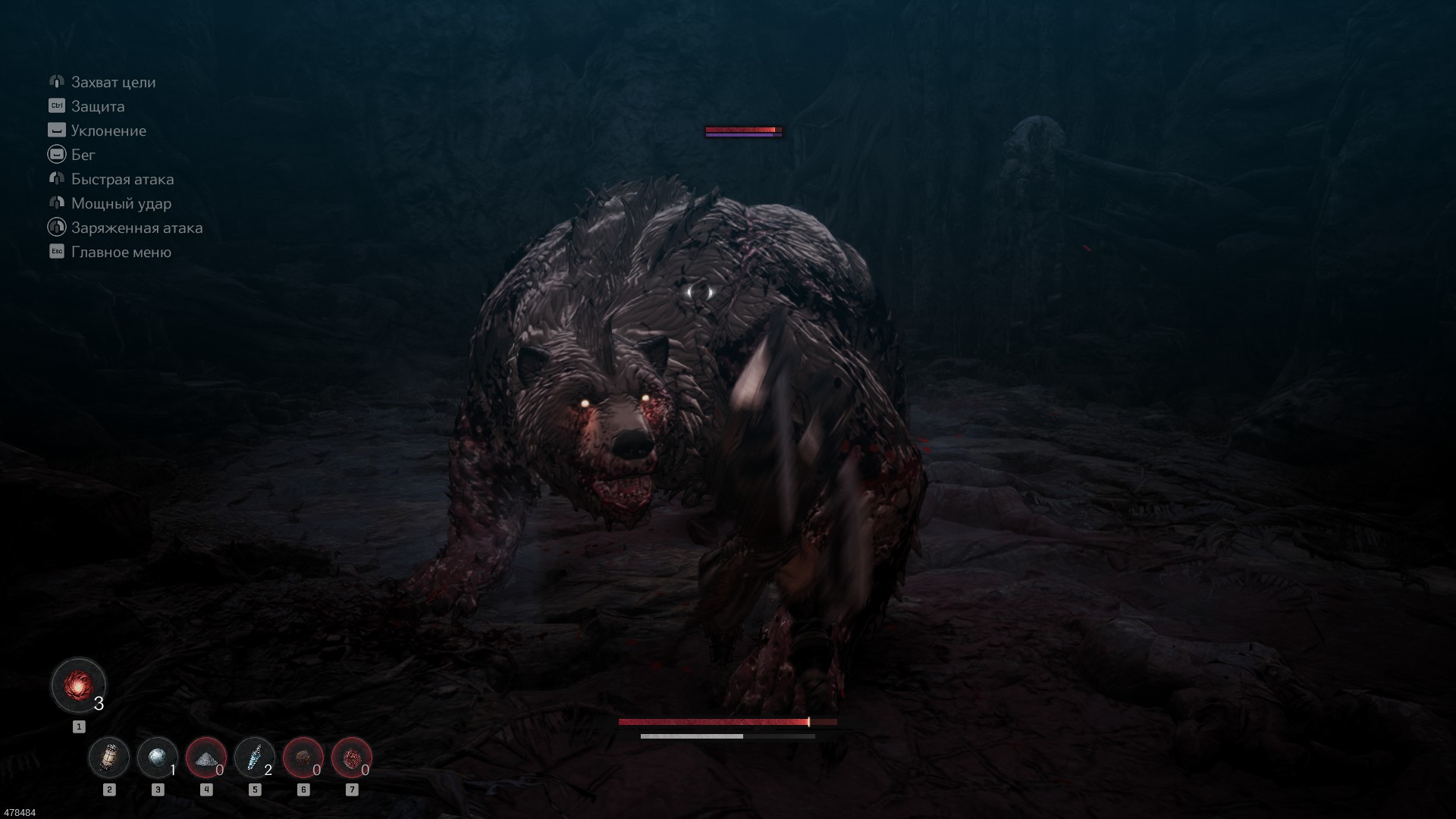Select the brown speckled lump slot
This screenshot has height=819, width=1456.
[303, 758]
